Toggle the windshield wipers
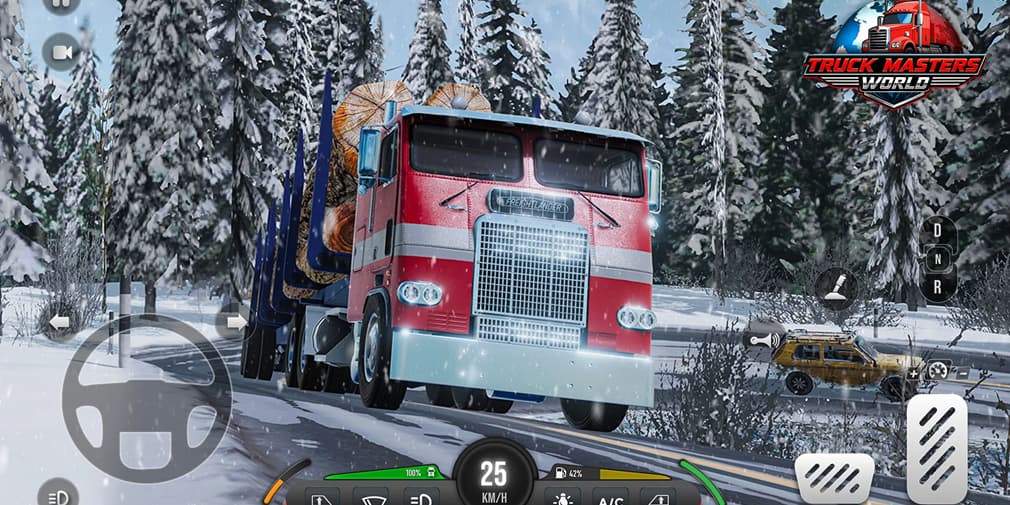The width and height of the screenshot is (1010, 505). 372,497
